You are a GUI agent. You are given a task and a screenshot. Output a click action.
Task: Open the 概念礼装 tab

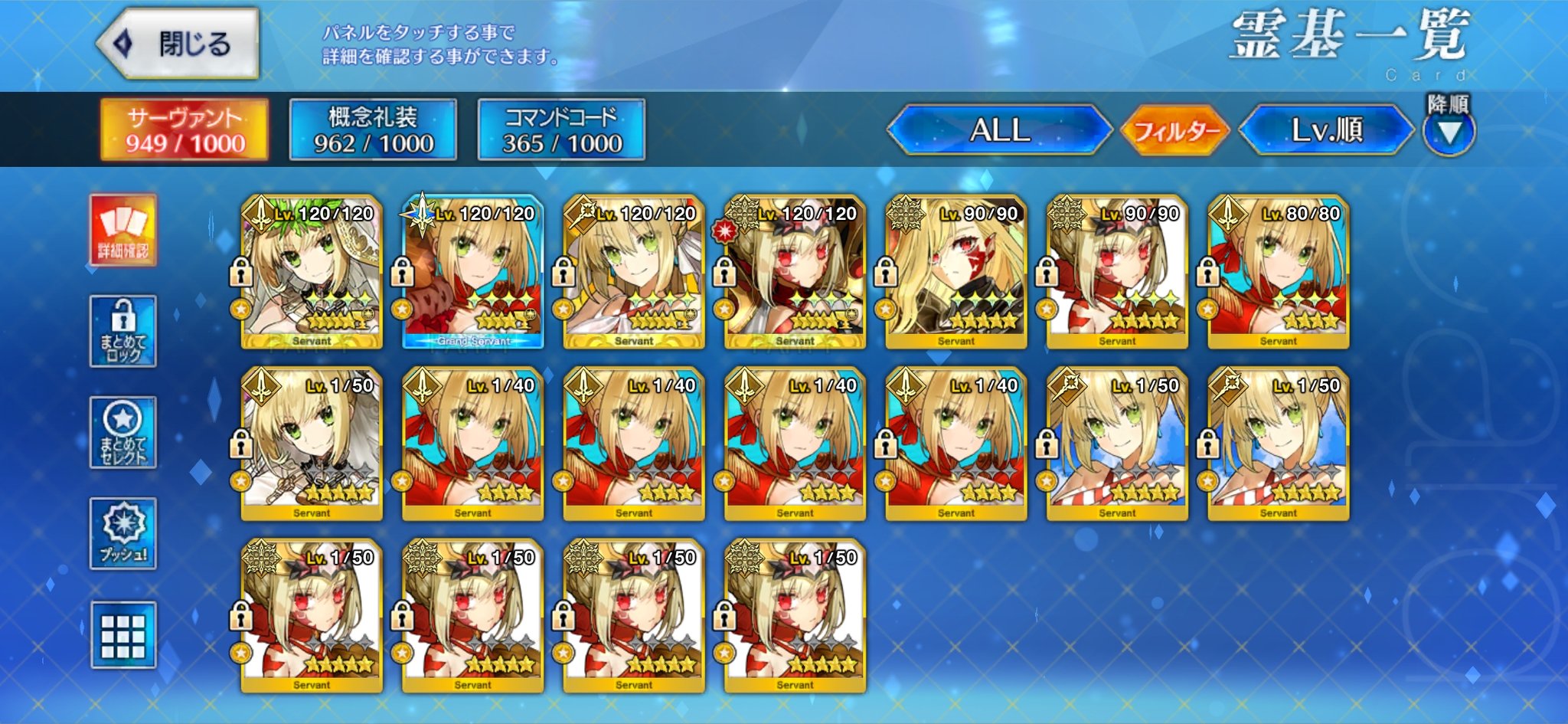point(373,130)
